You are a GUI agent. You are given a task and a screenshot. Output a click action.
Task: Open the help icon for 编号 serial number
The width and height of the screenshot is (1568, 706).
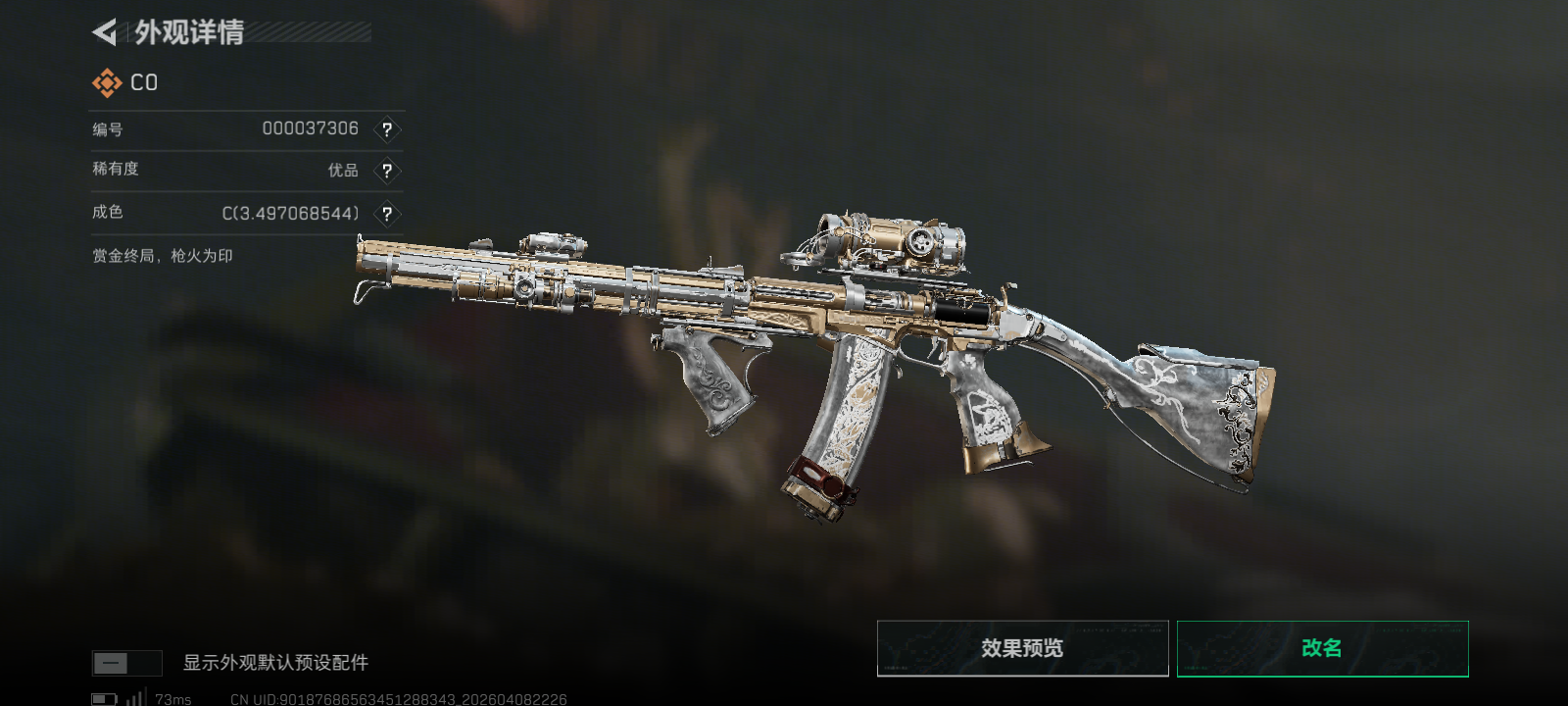click(387, 129)
